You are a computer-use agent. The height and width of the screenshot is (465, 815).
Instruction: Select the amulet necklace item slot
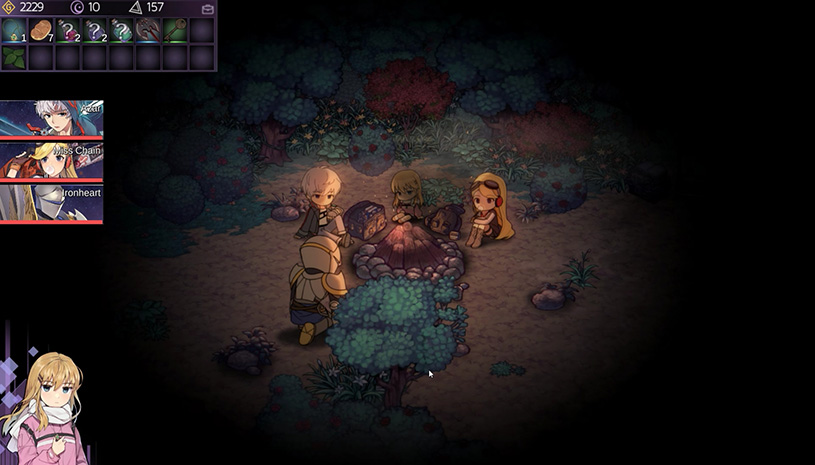click(14, 30)
